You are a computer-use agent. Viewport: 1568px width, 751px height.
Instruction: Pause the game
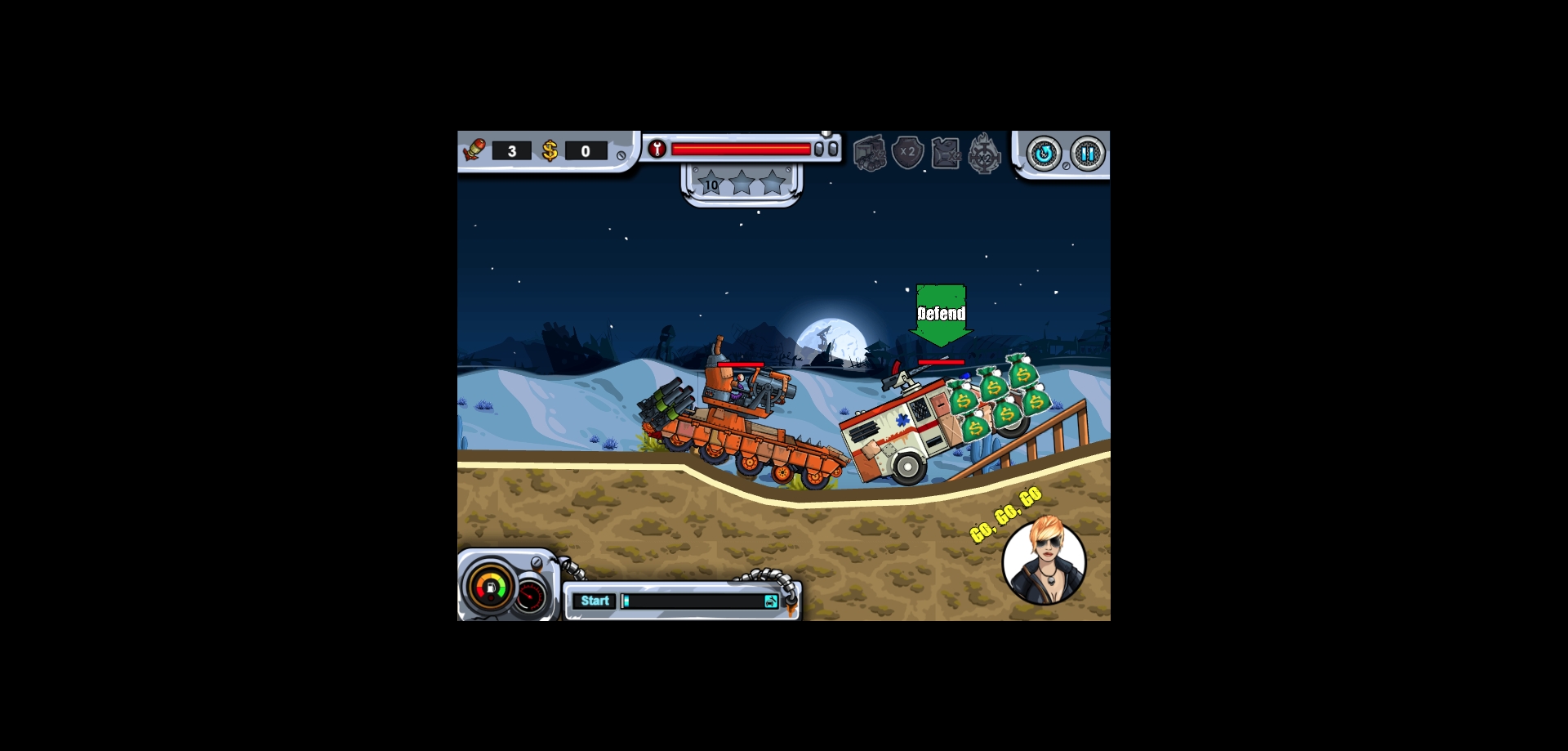click(1087, 153)
